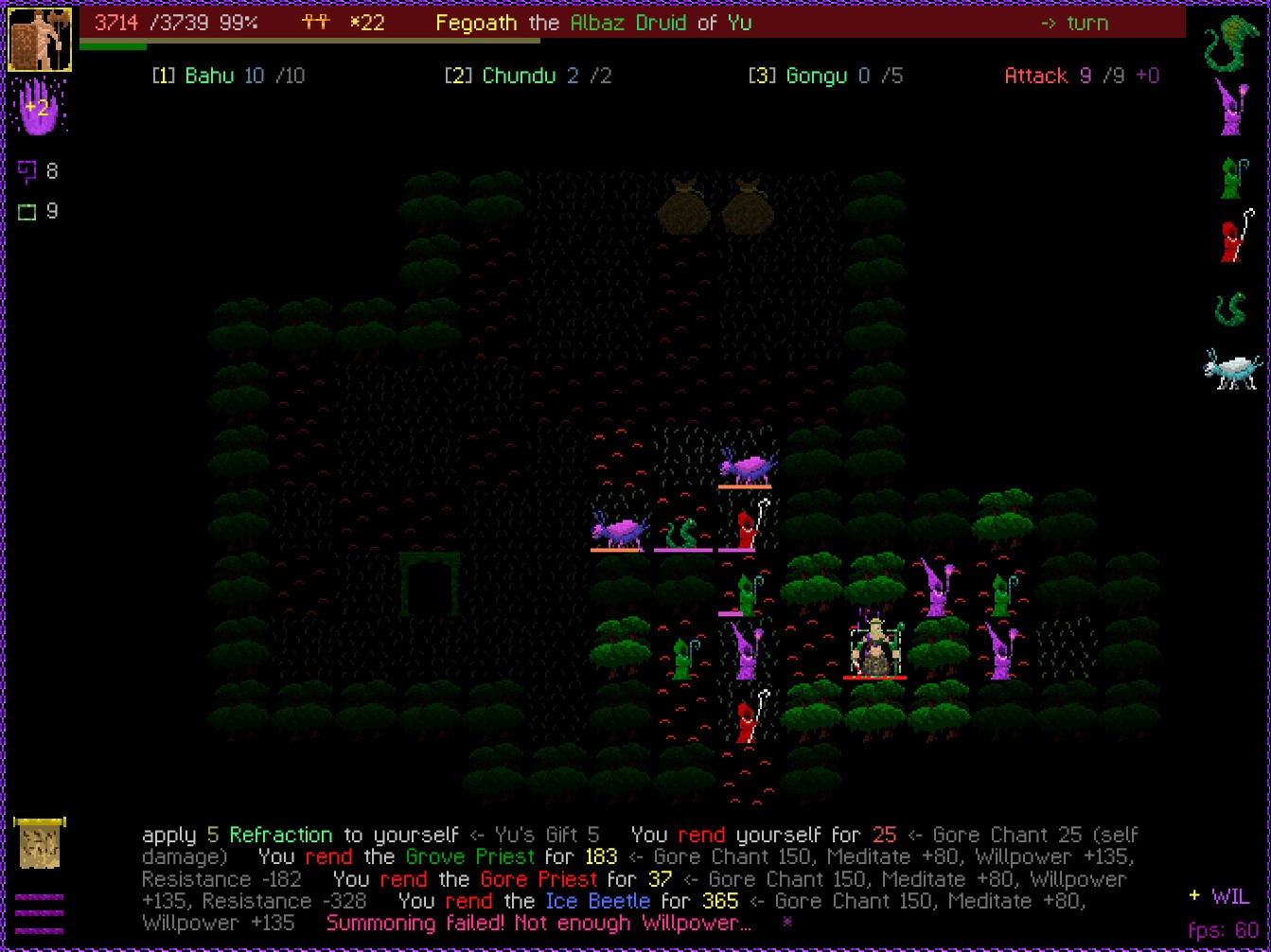1271x952 pixels.
Task: Open the character portrait with axe and shield
Action: [40, 40]
